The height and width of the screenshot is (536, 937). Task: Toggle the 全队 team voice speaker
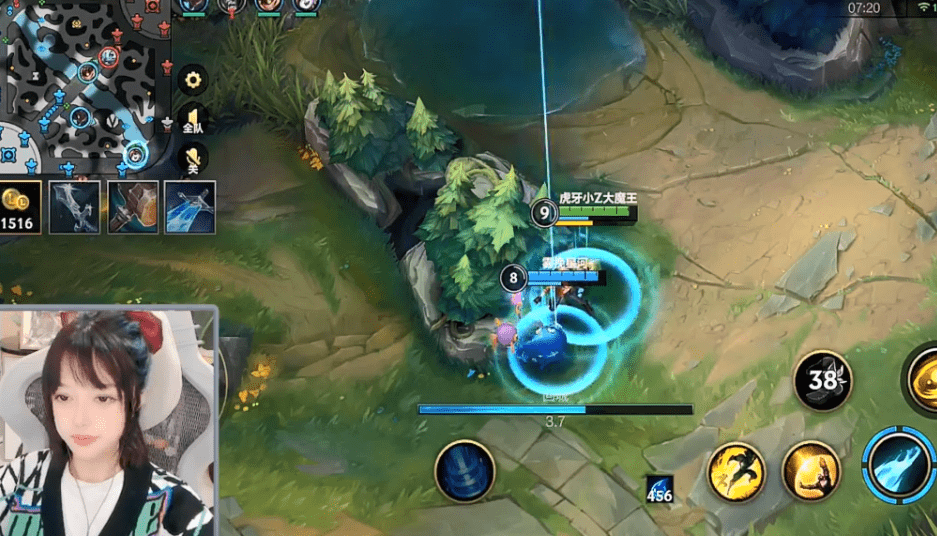pyautogui.click(x=193, y=118)
